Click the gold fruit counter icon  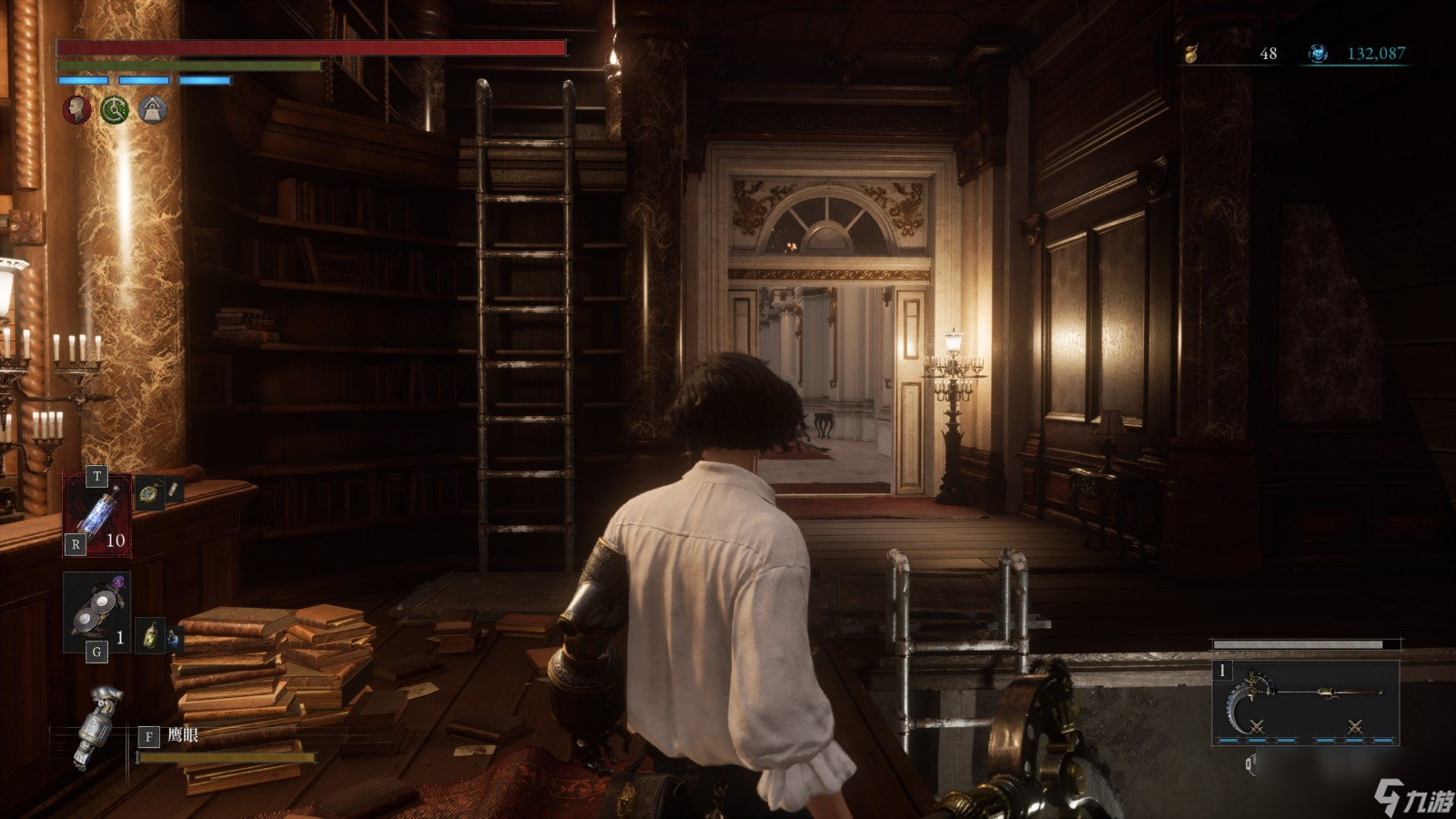pyautogui.click(x=1191, y=54)
